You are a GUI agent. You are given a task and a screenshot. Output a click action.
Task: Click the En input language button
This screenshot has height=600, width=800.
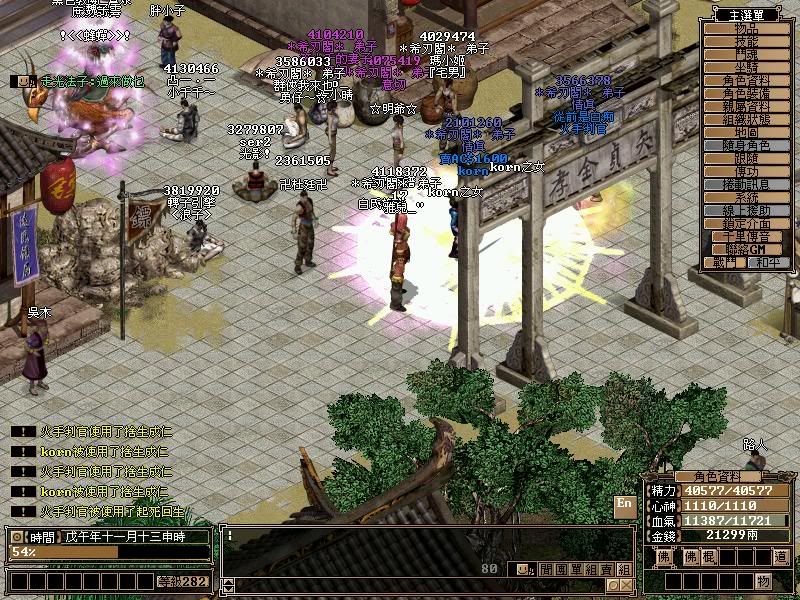coord(625,503)
